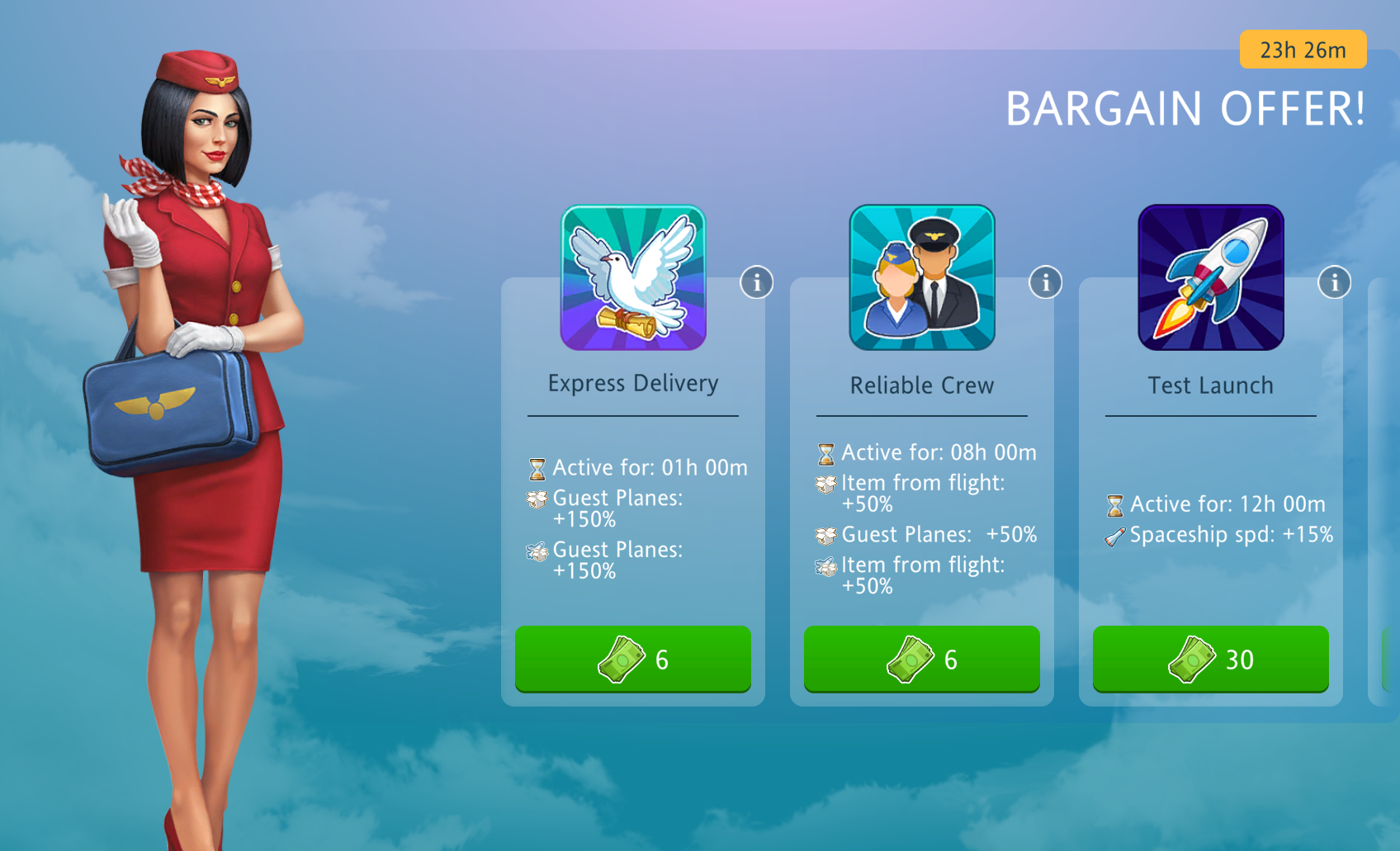Viewport: 1400px width, 851px height.
Task: Select the Express Delivery dove icon
Action: (633, 277)
